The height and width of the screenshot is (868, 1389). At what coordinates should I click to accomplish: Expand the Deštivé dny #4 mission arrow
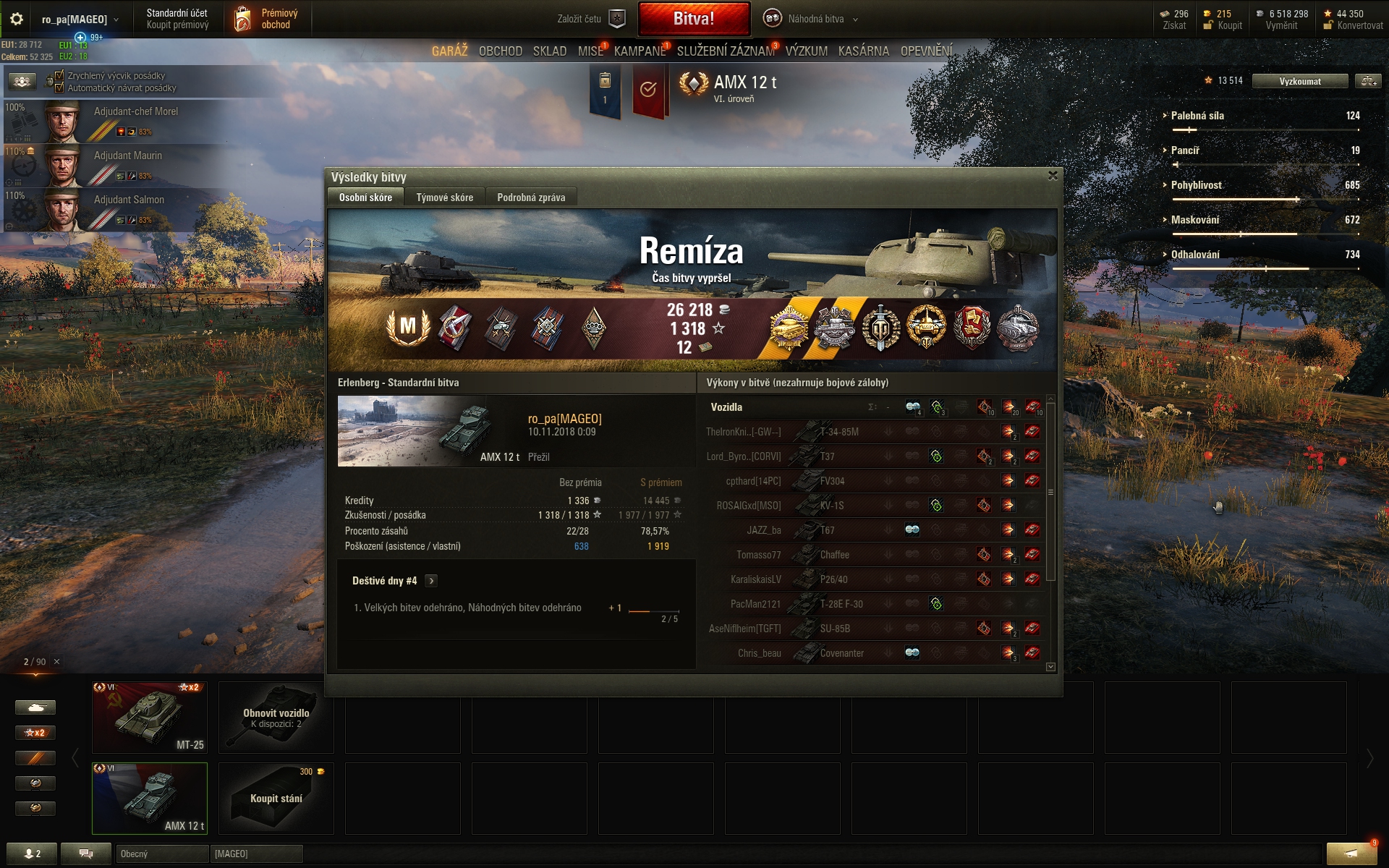tap(431, 581)
